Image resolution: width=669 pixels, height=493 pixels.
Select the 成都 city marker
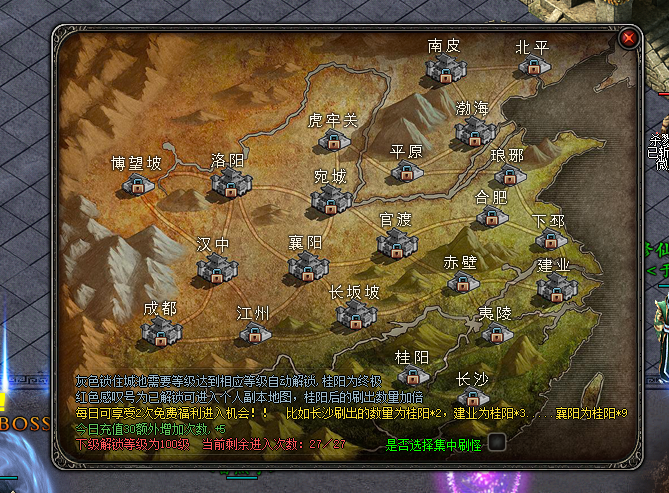coord(160,331)
